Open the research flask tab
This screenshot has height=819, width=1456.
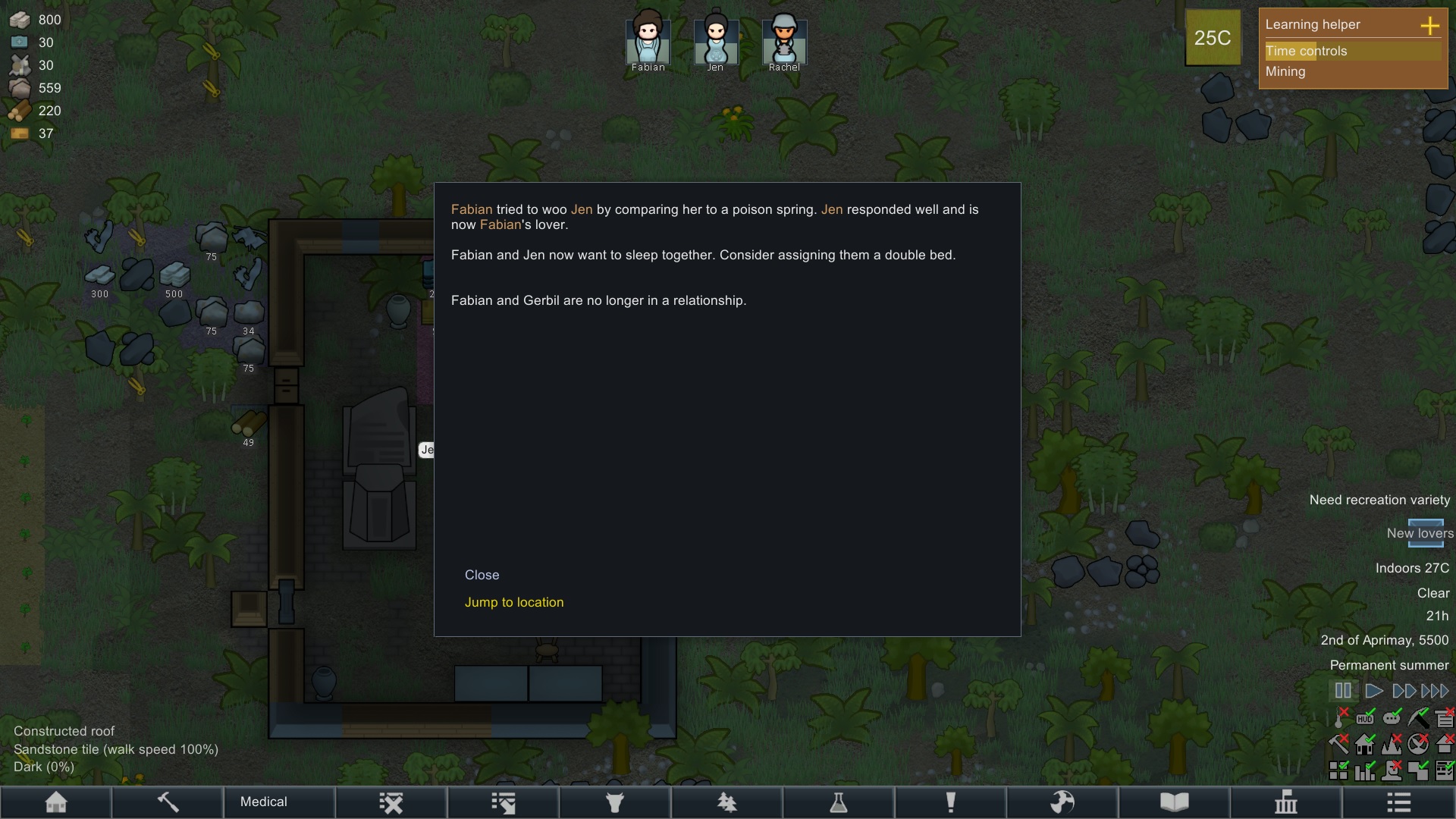coord(839,802)
